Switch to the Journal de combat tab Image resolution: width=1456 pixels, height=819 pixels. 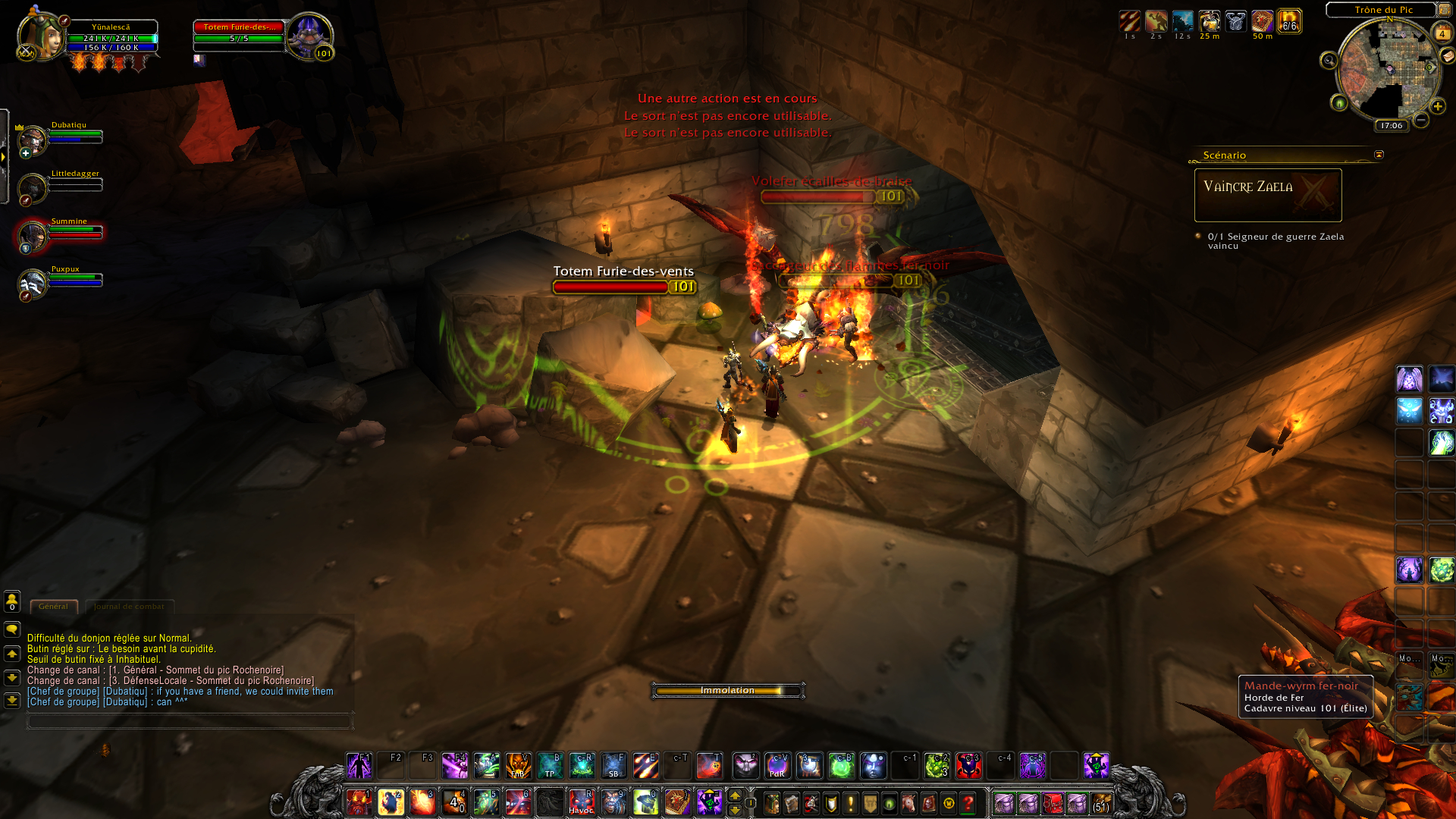pyautogui.click(x=129, y=607)
